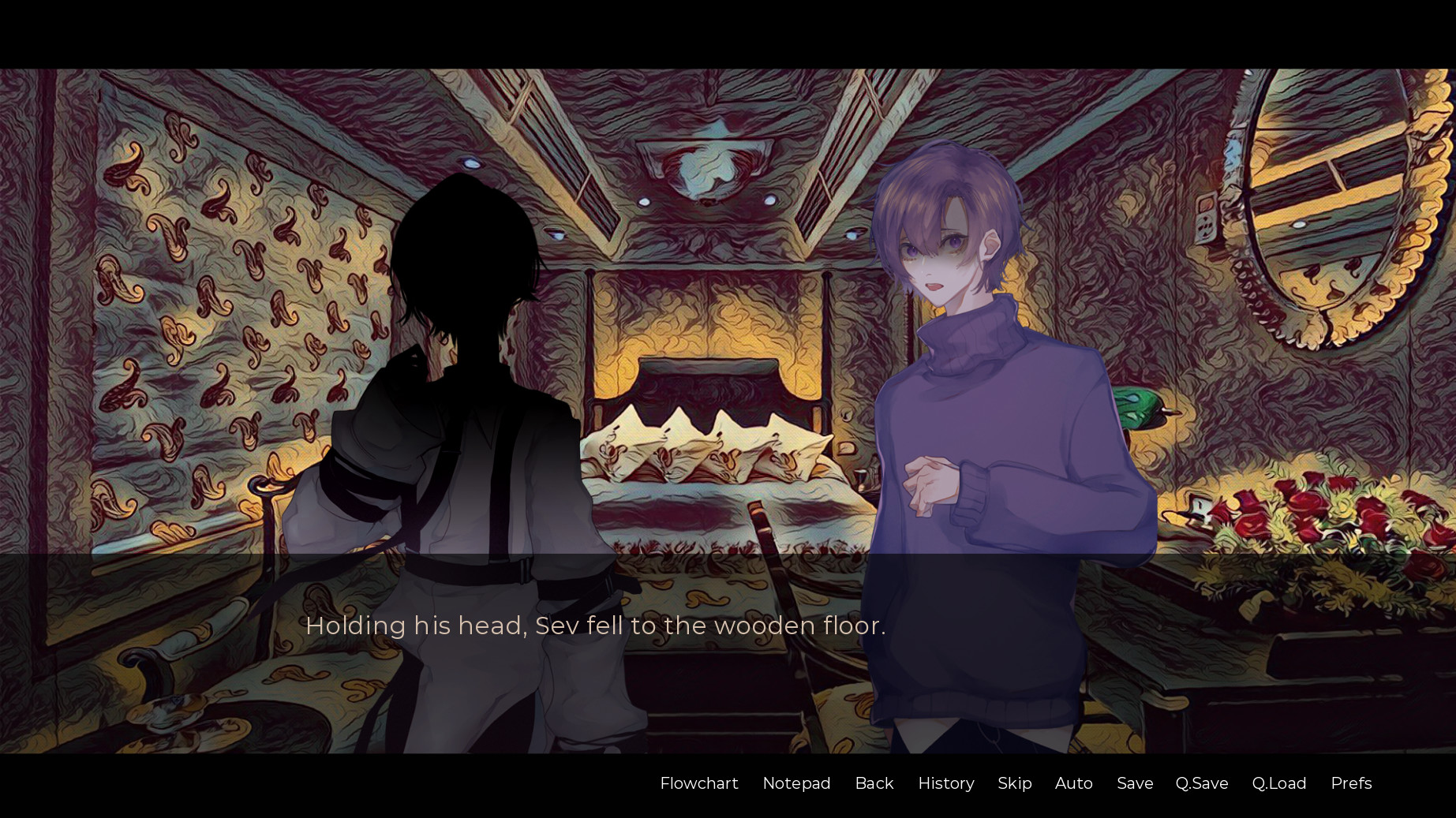Start Auto playback of dialogue
1456x818 pixels.
pos(1073,783)
